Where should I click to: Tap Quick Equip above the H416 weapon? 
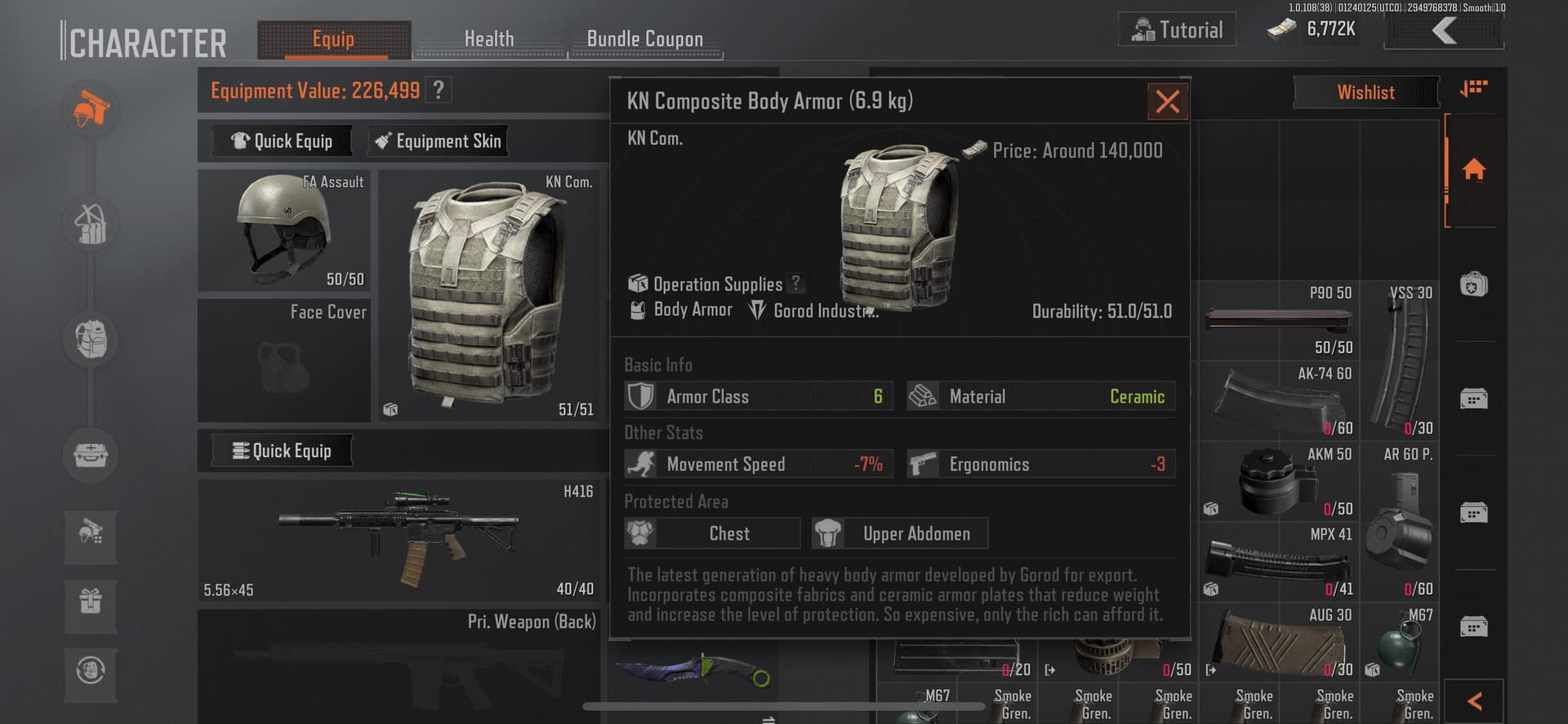click(x=282, y=451)
